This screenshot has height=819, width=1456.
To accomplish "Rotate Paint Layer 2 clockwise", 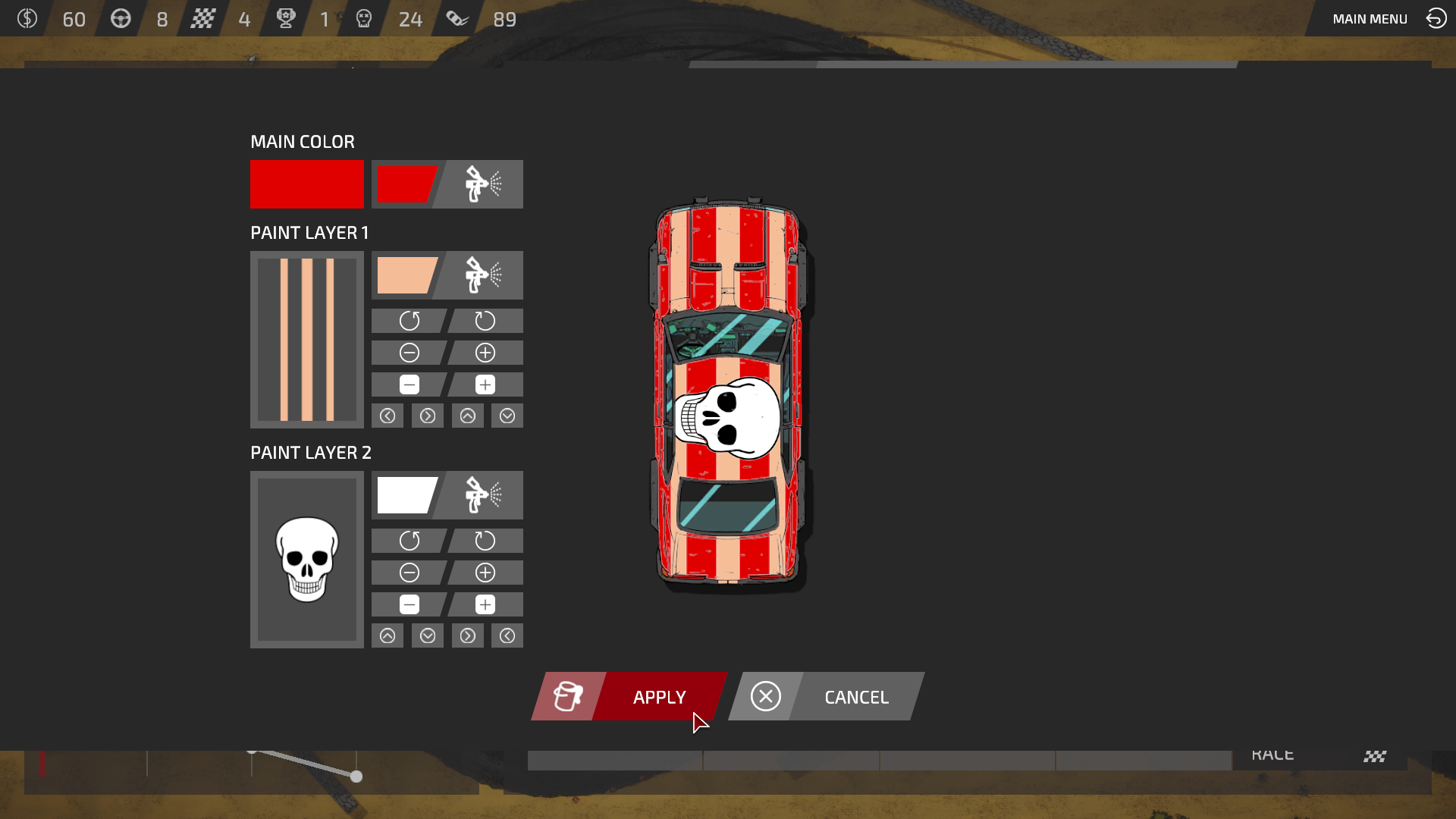I will [x=485, y=541].
